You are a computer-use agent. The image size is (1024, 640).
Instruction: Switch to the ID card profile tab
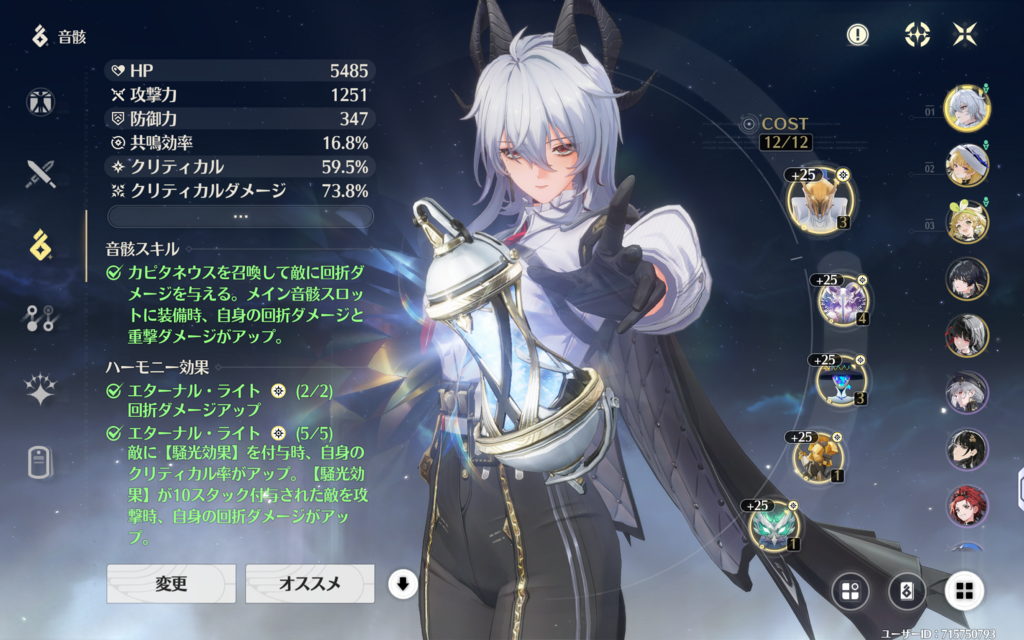41,462
